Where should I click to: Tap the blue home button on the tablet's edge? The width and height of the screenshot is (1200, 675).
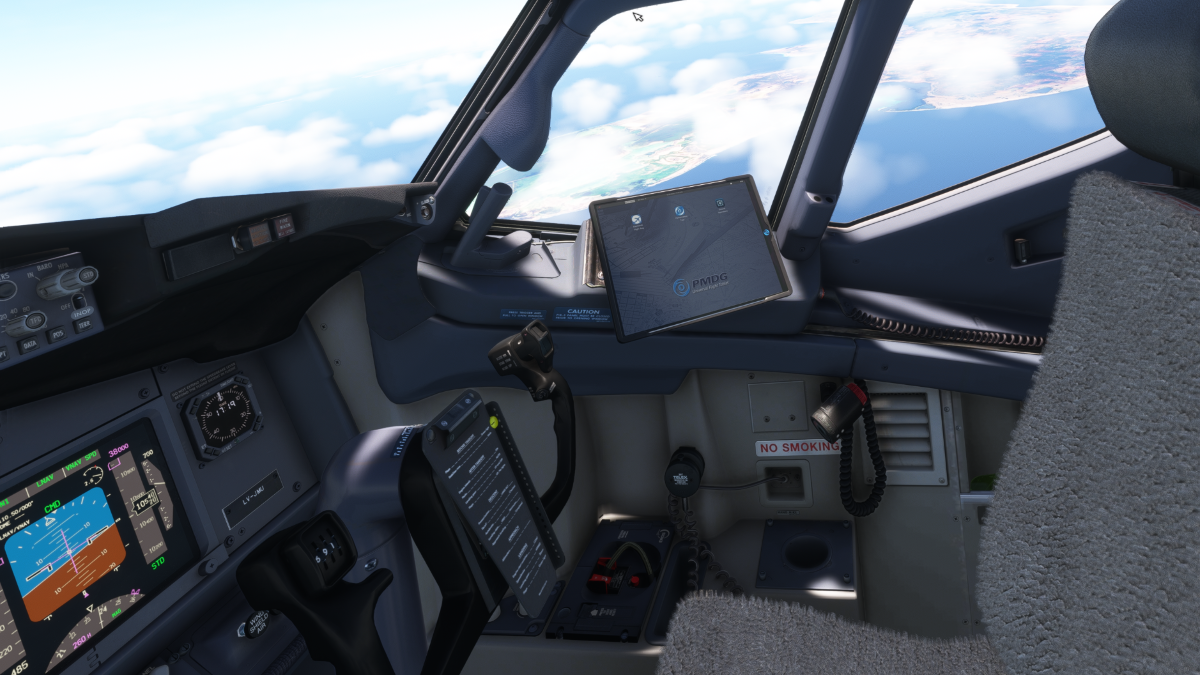768,233
